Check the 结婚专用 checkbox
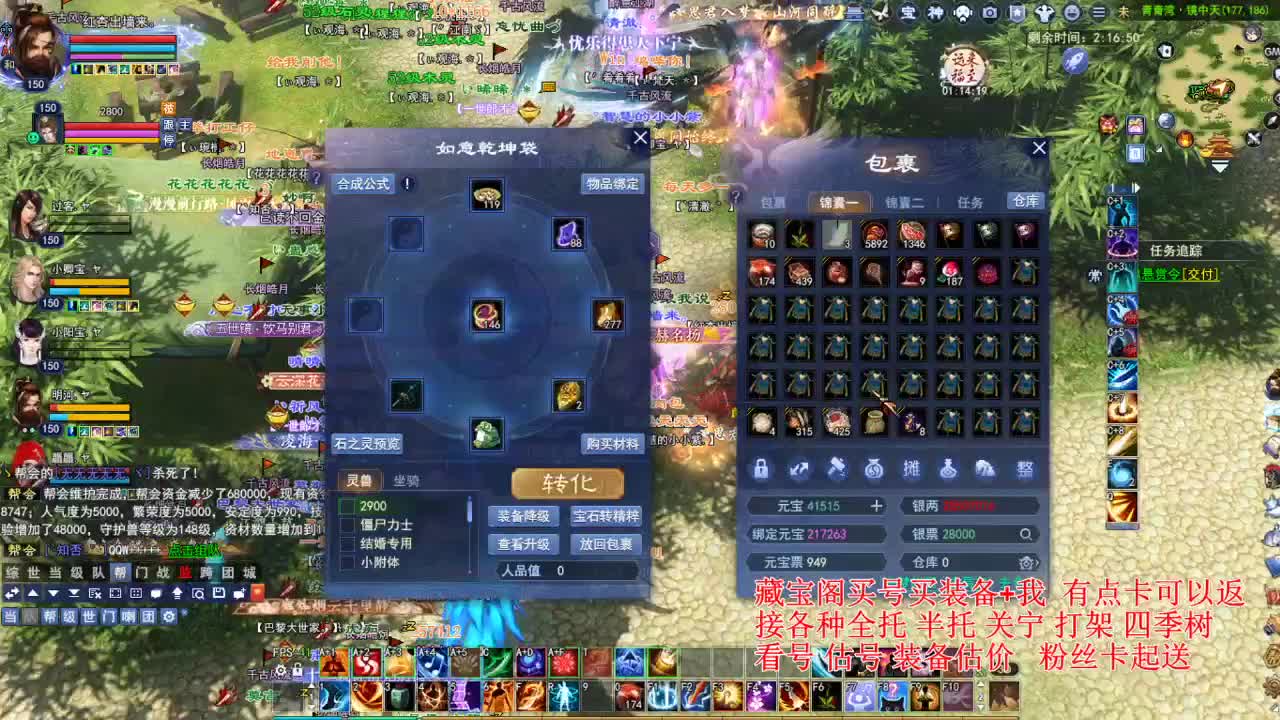Screen dimensions: 1280x720 [346, 541]
